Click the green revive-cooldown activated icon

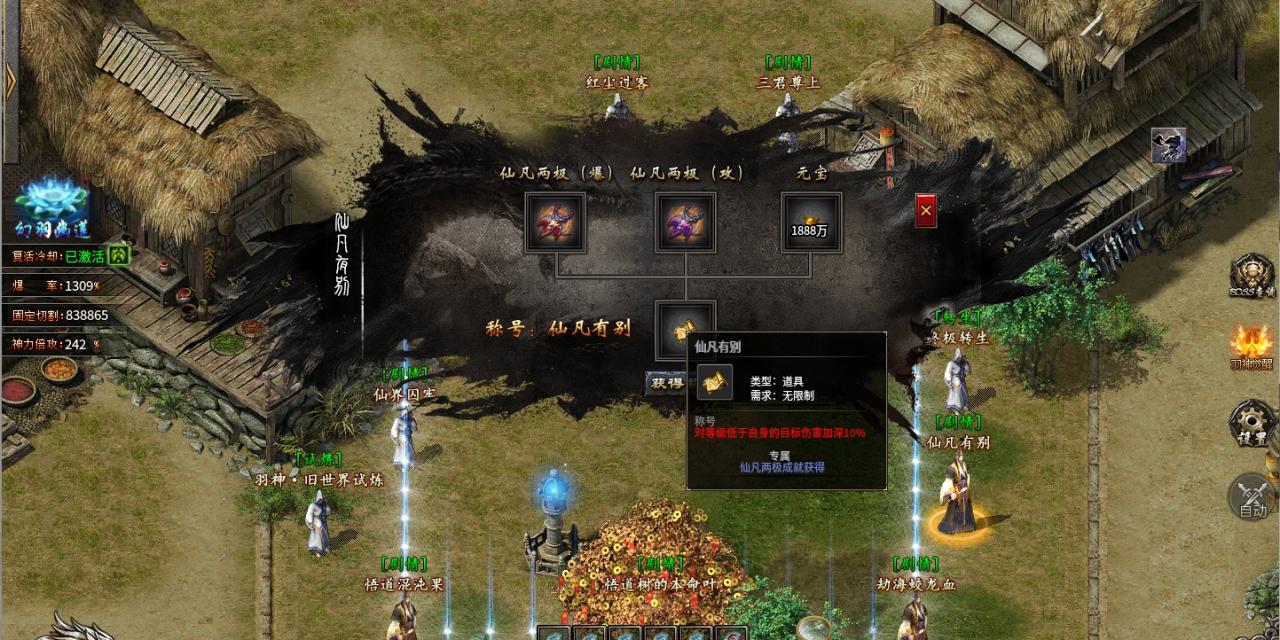119,255
